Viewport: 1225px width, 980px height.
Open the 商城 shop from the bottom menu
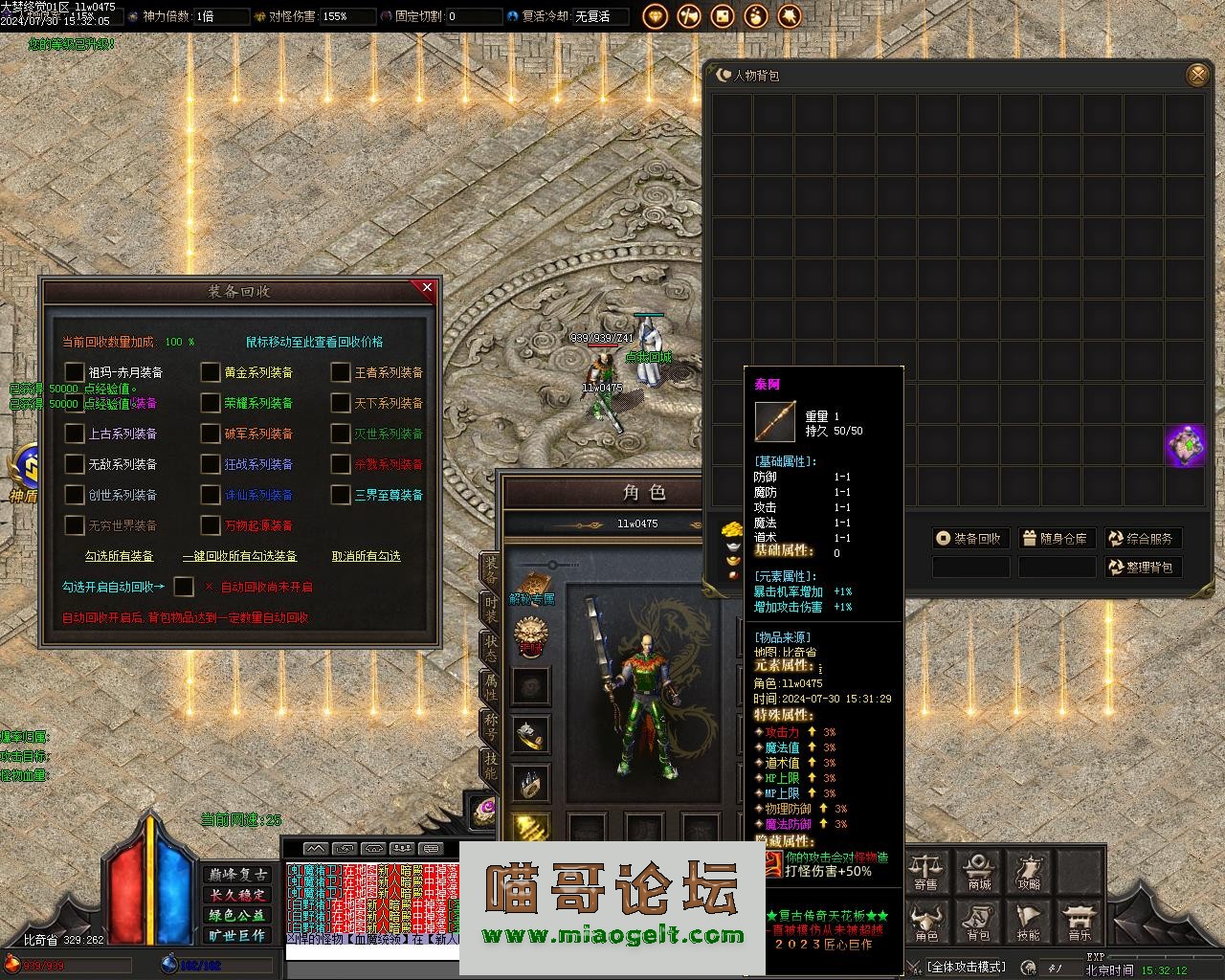(978, 871)
